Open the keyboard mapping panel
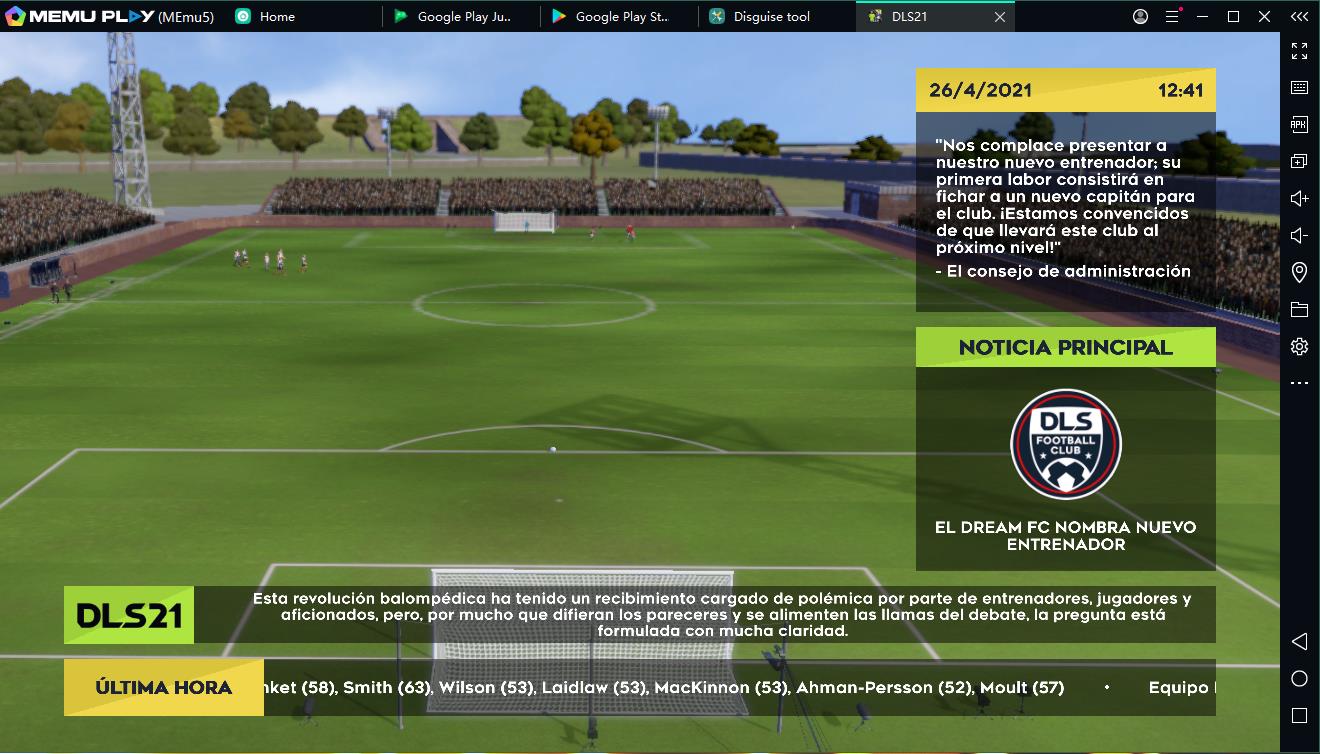The image size is (1320, 754). click(x=1298, y=87)
